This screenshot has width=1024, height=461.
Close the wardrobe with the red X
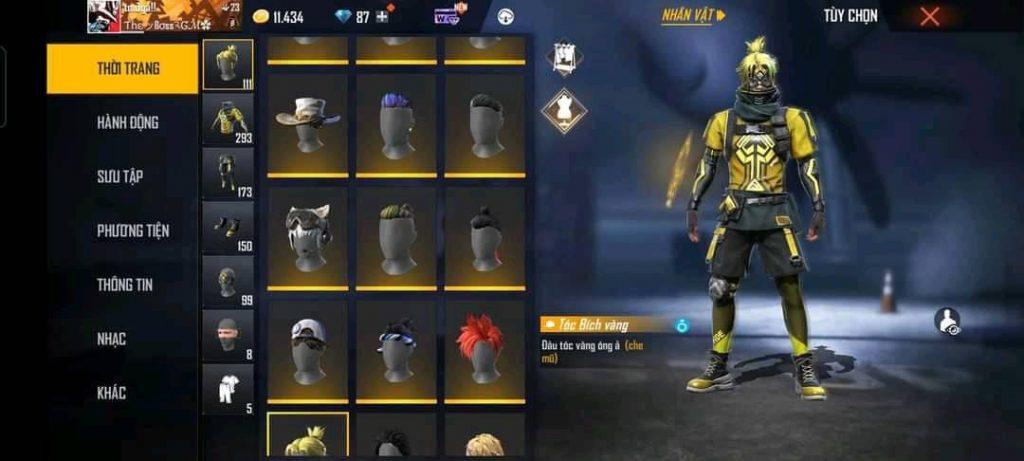point(930,16)
